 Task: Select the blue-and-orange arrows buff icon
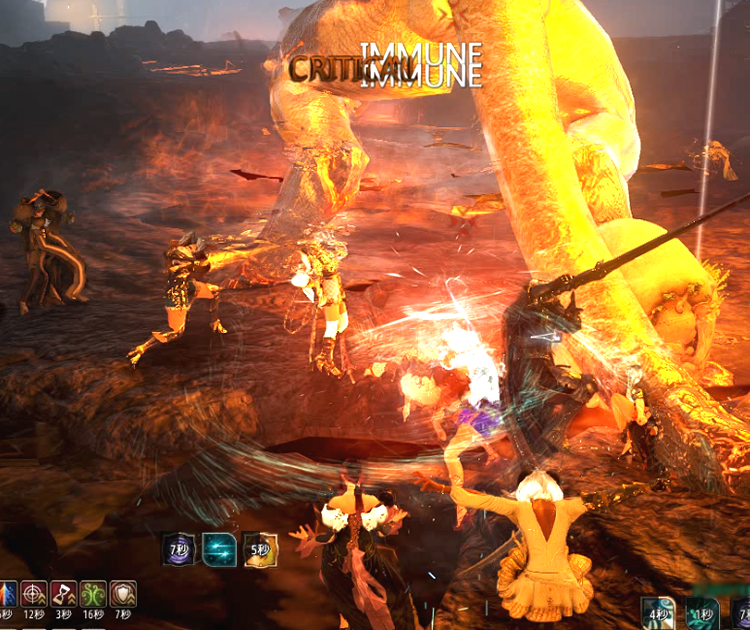(x=7, y=596)
